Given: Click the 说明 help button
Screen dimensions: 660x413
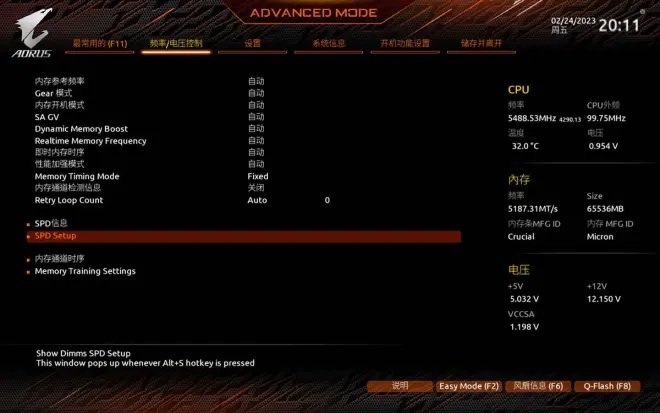Looking at the screenshot, I should coord(399,386).
